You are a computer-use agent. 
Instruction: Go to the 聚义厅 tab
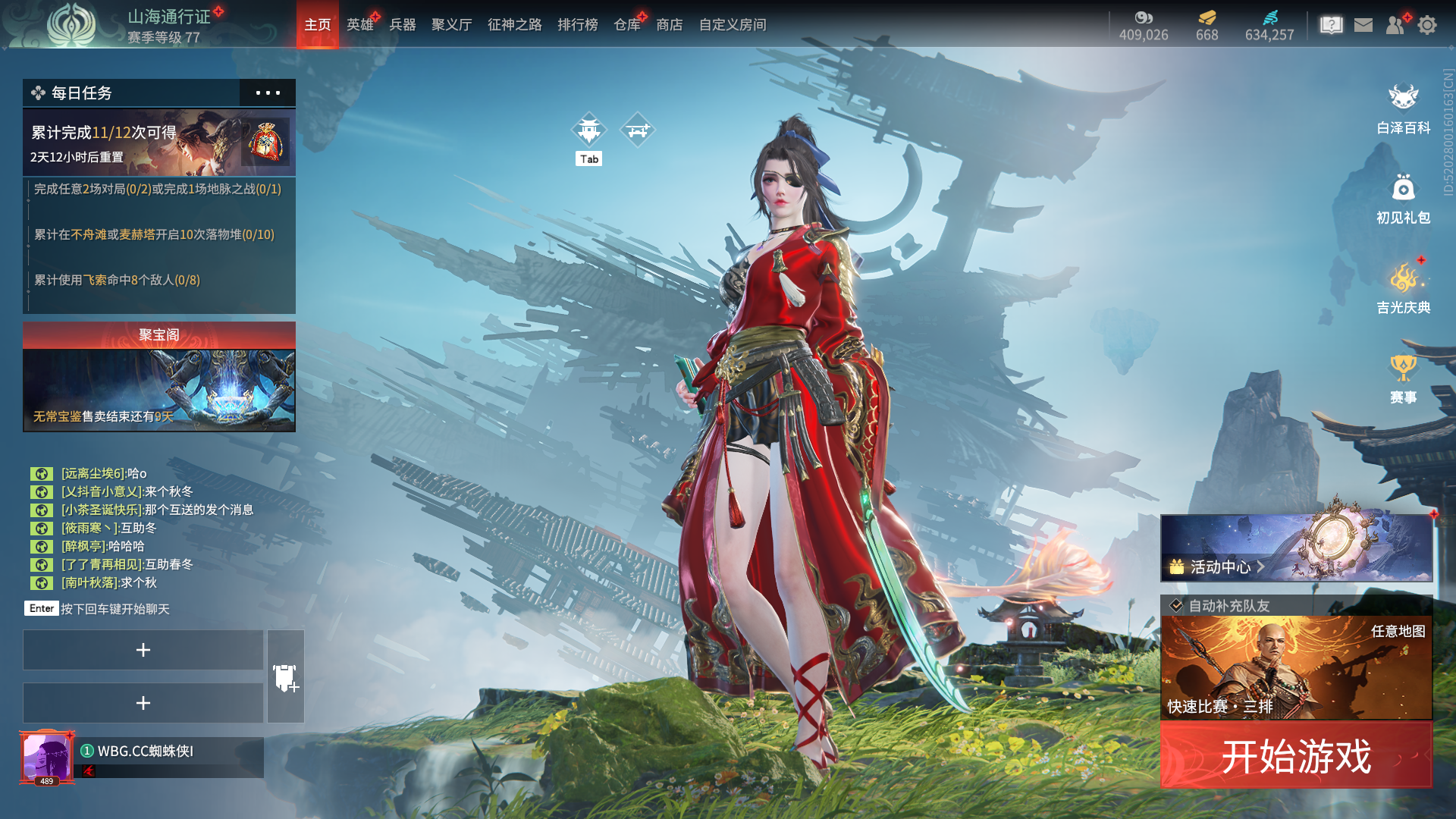pos(452,24)
